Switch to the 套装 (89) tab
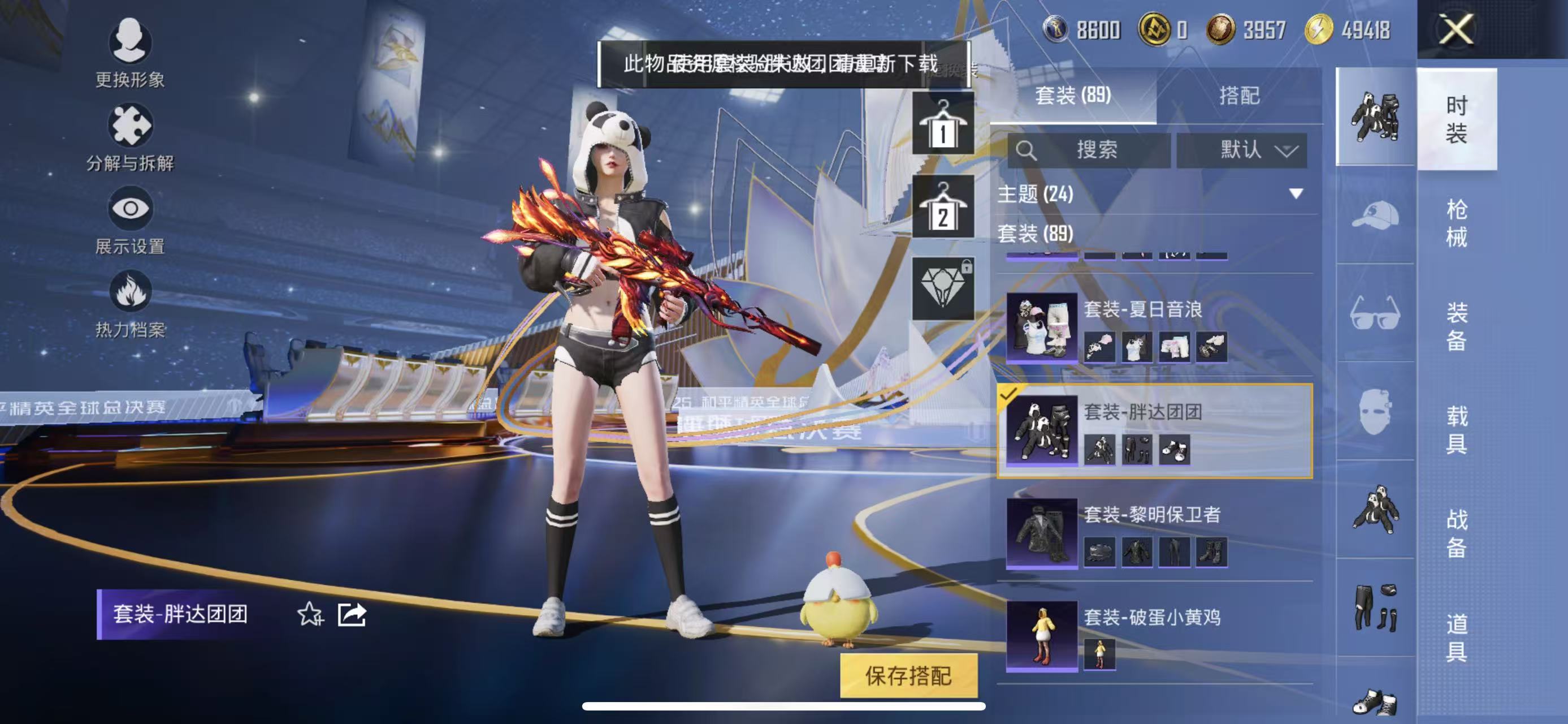This screenshot has width=1568, height=724. coord(1073,96)
